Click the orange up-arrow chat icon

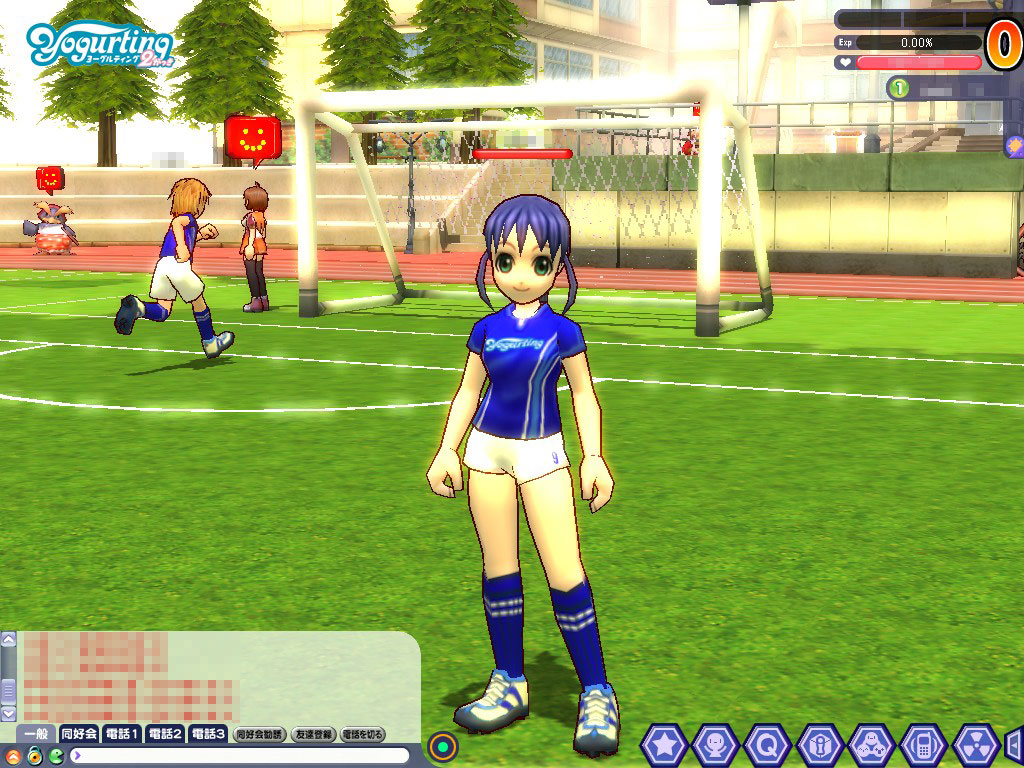[x=13, y=755]
